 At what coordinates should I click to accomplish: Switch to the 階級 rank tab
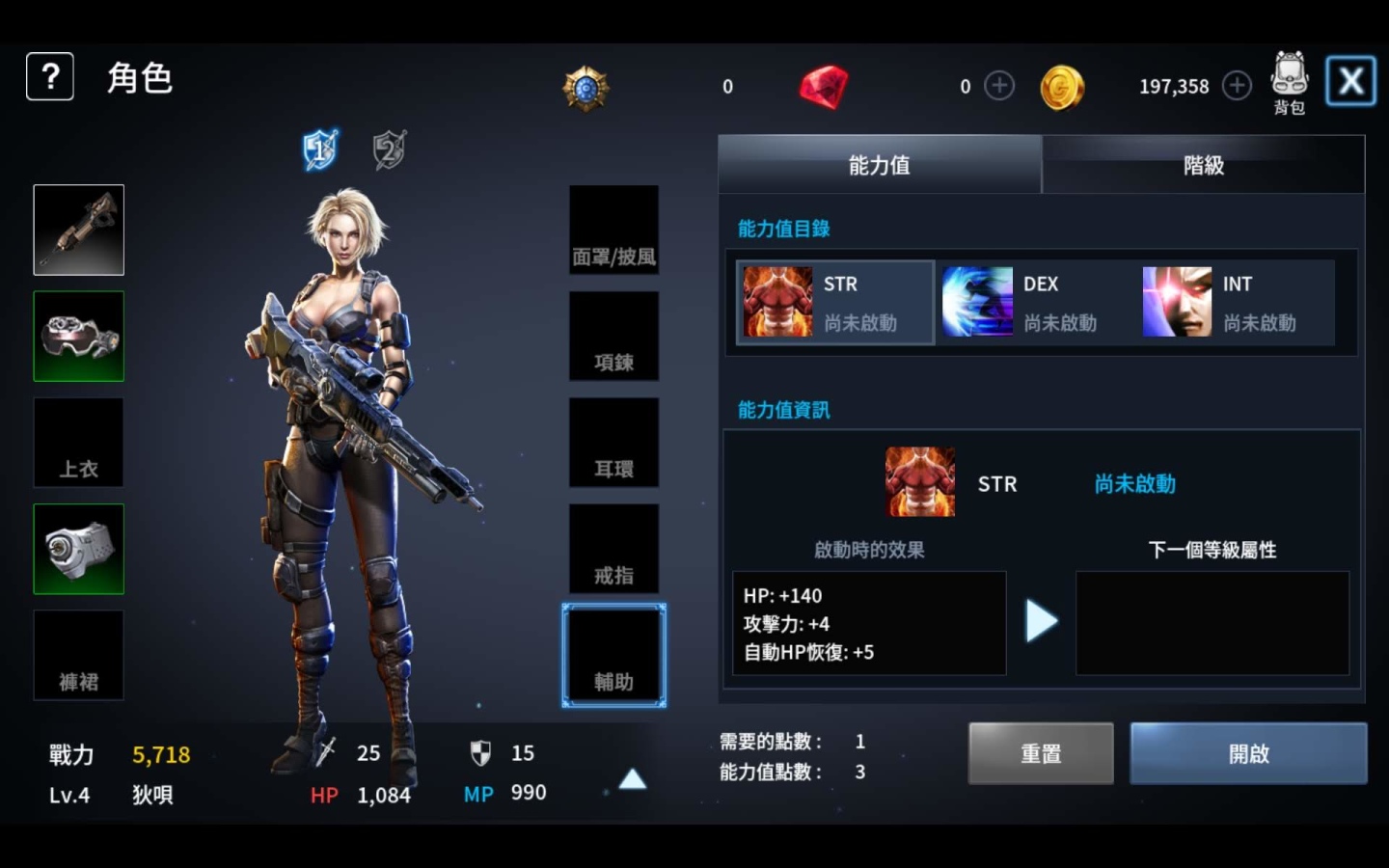[x=1203, y=165]
